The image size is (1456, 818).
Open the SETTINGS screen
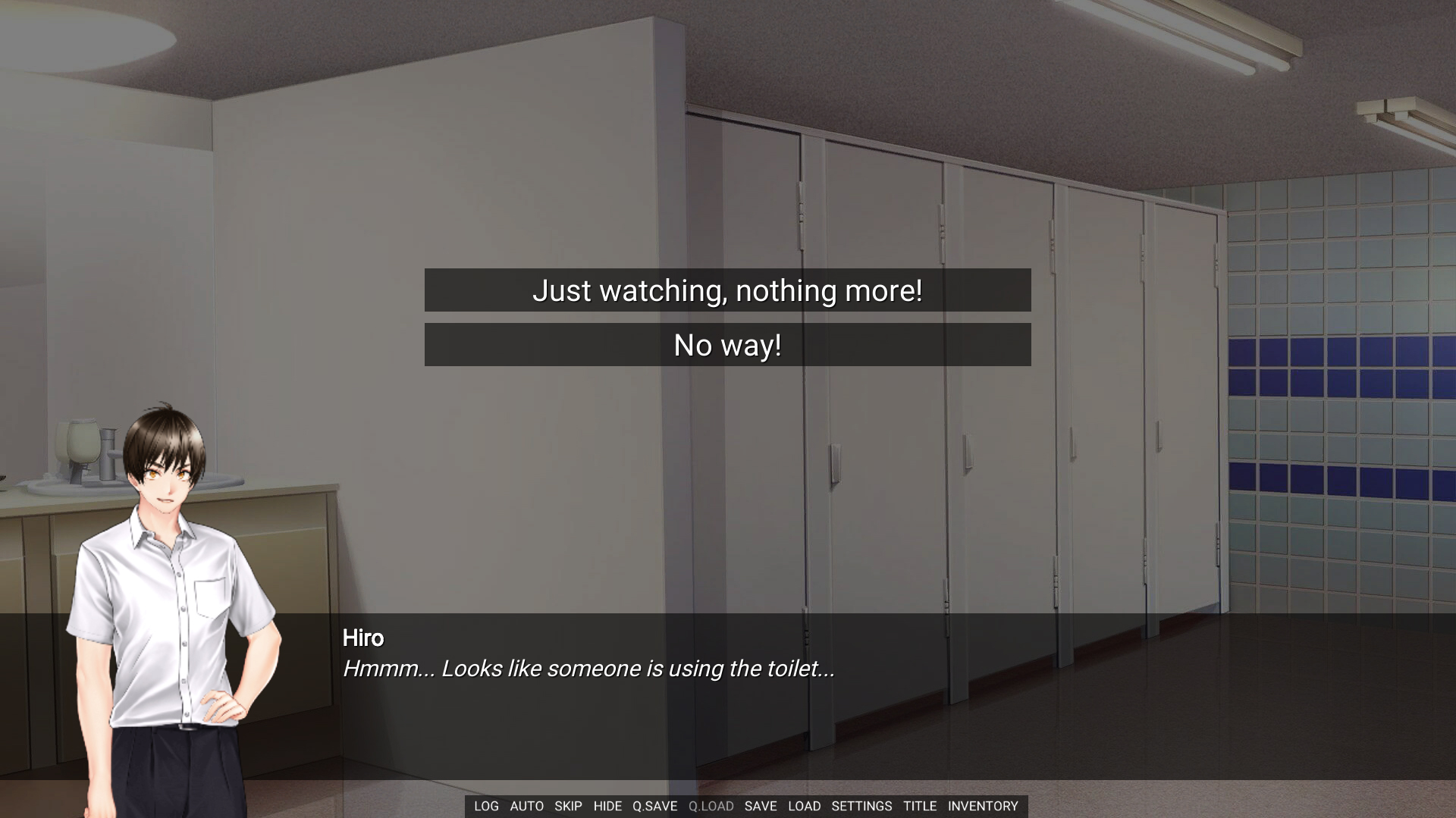click(x=861, y=806)
